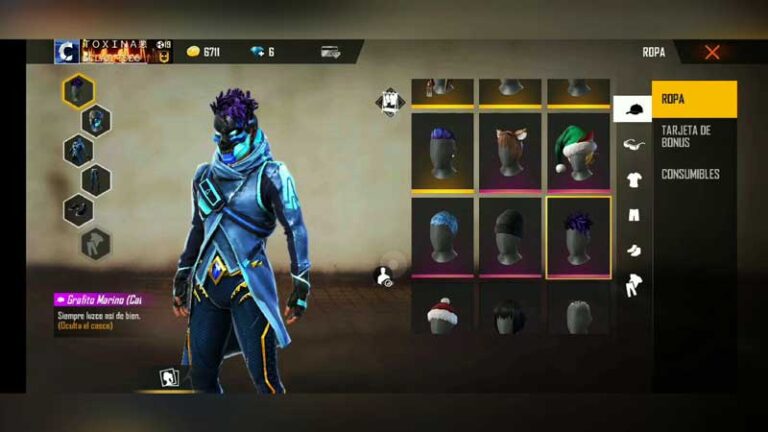The width and height of the screenshot is (768, 432).
Task: Switch to the shoes category
Action: (633, 250)
